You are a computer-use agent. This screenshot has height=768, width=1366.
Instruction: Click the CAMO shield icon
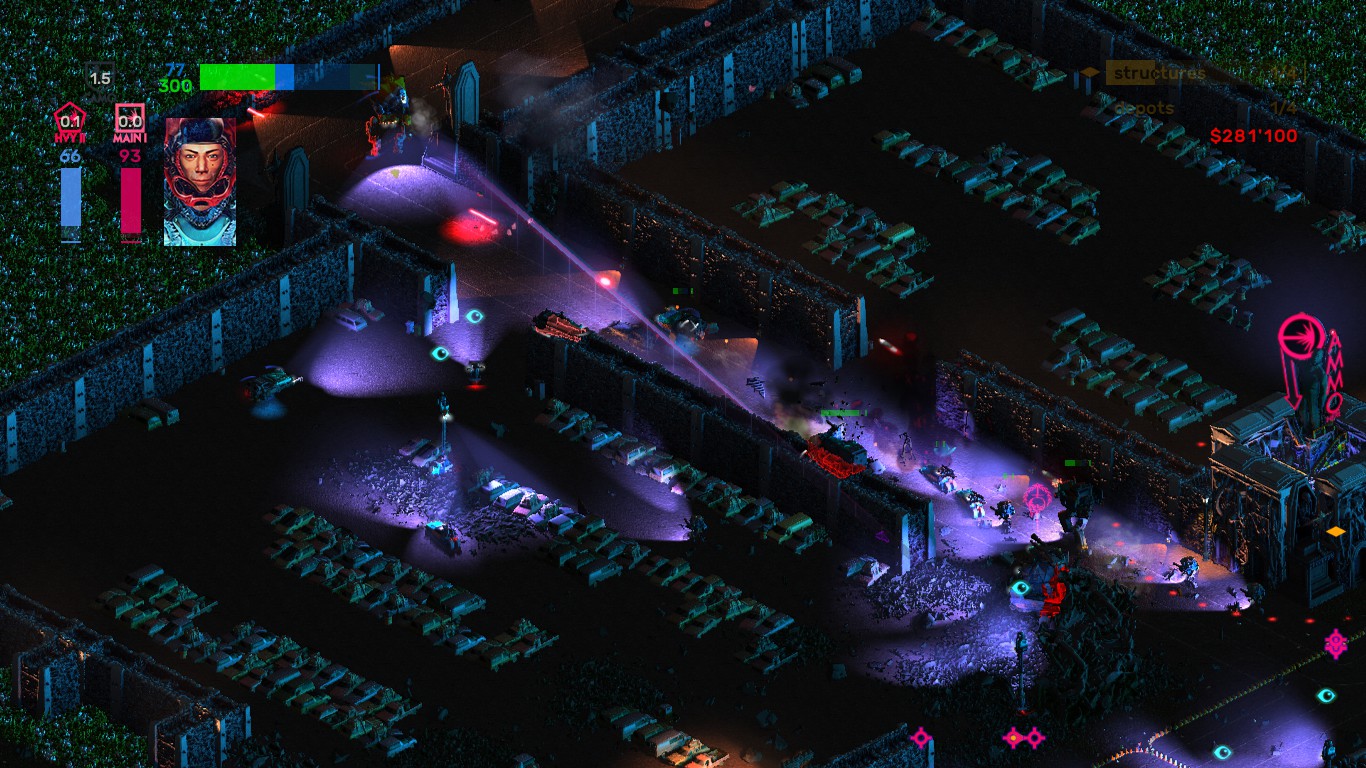tap(99, 78)
